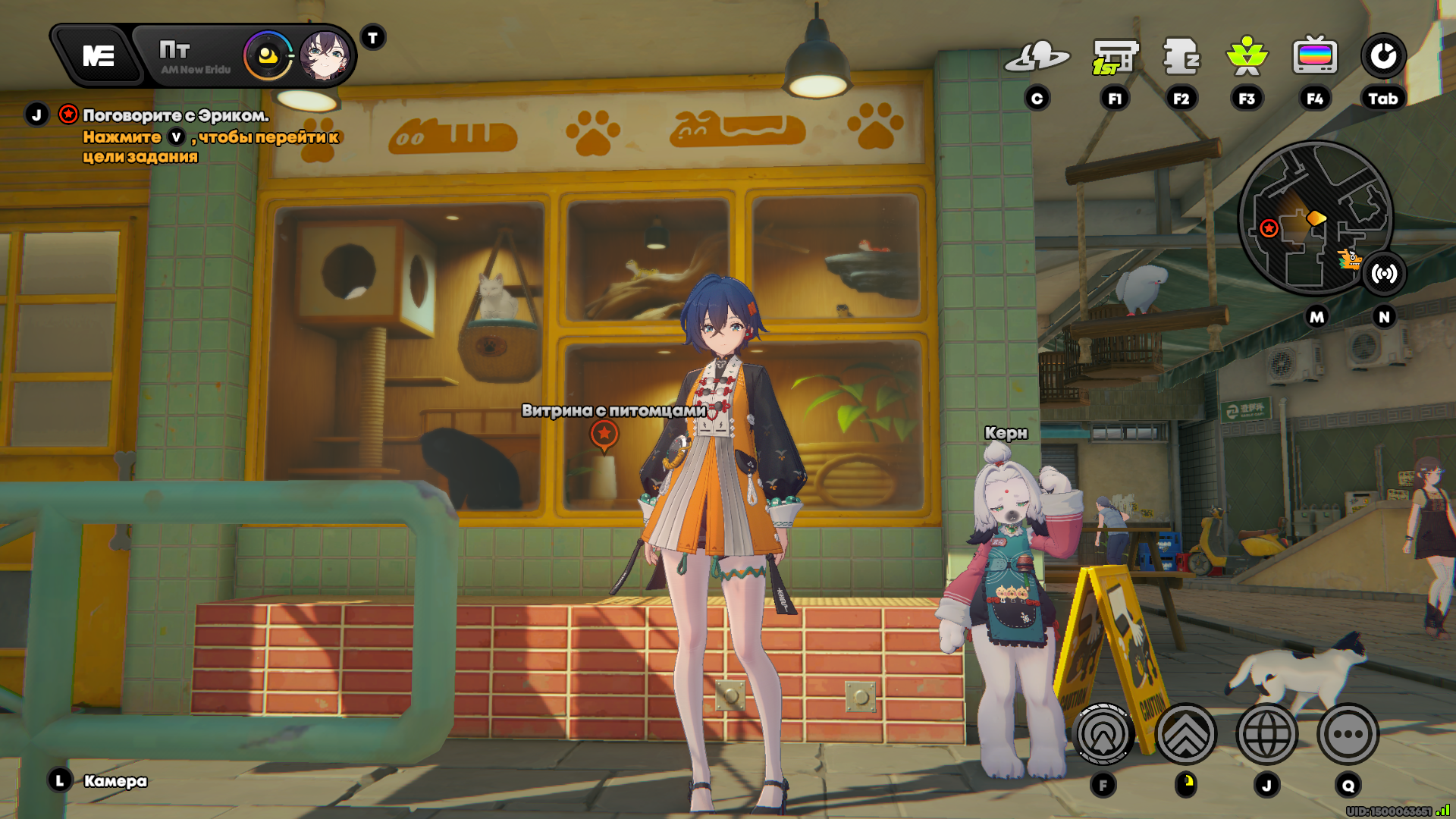1456x819 pixels.
Task: Open the sleeping document guide icon
Action: [1181, 57]
